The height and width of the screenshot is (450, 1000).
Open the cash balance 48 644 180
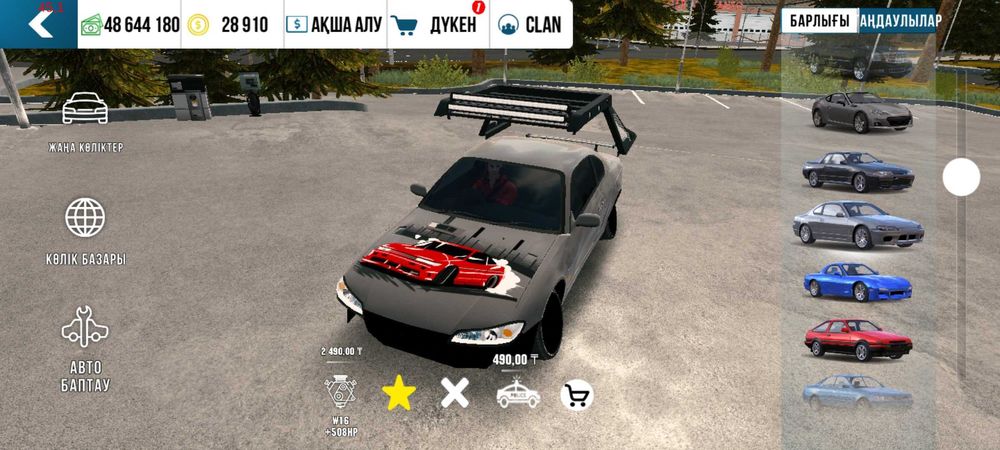[x=130, y=25]
